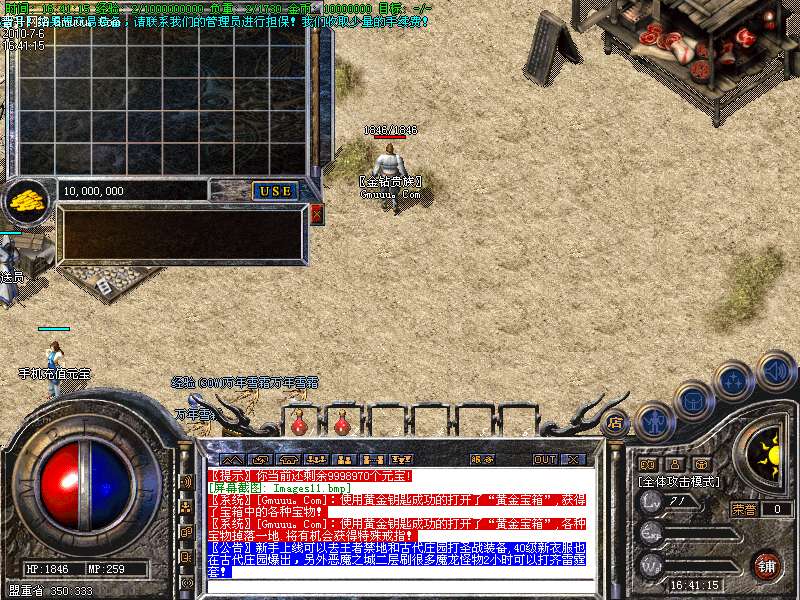Open the character status round button
This screenshot has height=600, width=800.
tap(655, 422)
